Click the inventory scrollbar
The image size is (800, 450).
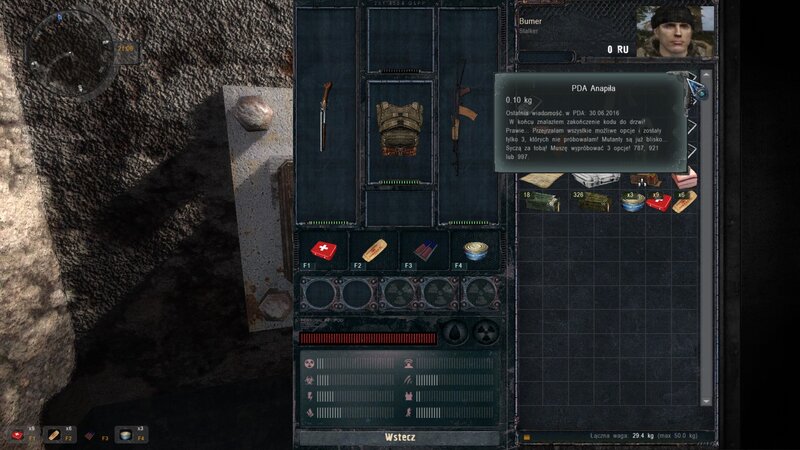pyautogui.click(x=708, y=240)
